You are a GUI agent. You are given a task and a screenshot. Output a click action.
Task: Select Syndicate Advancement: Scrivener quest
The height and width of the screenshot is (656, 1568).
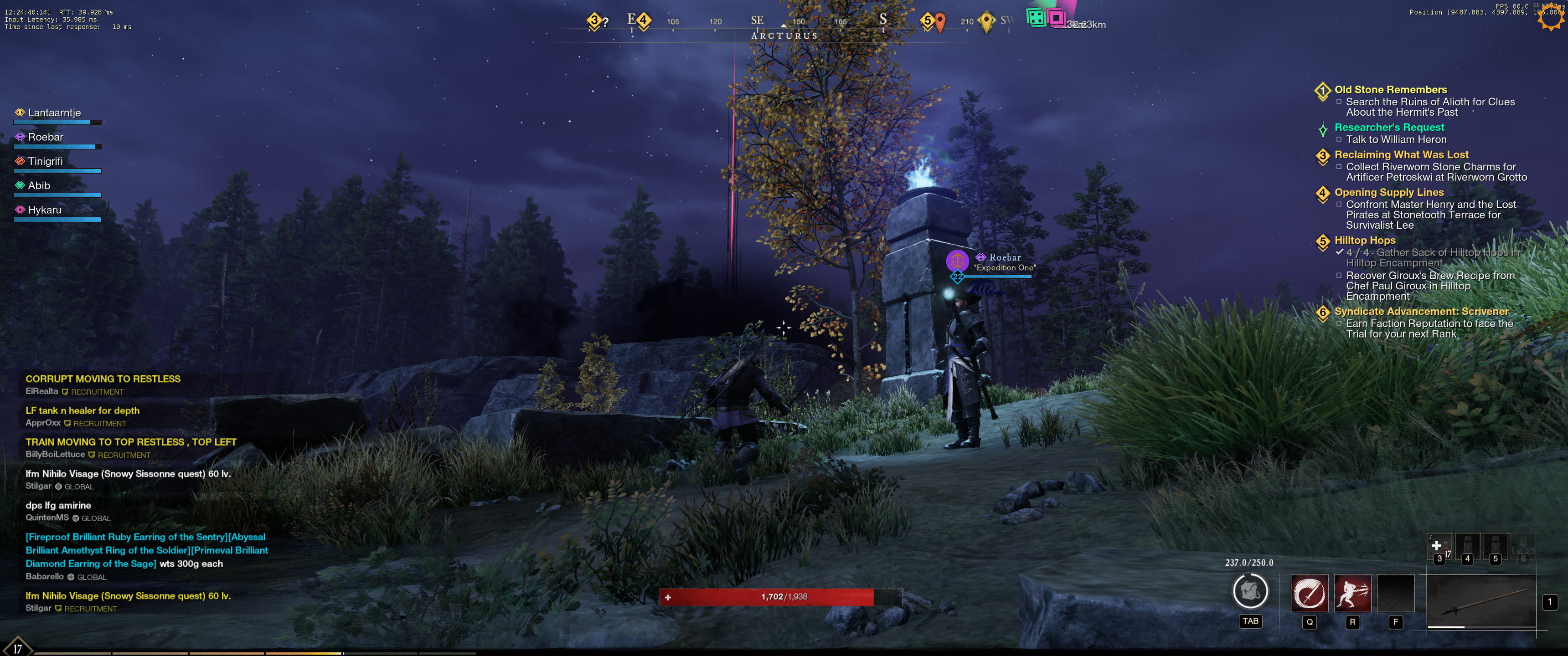[x=1421, y=312]
